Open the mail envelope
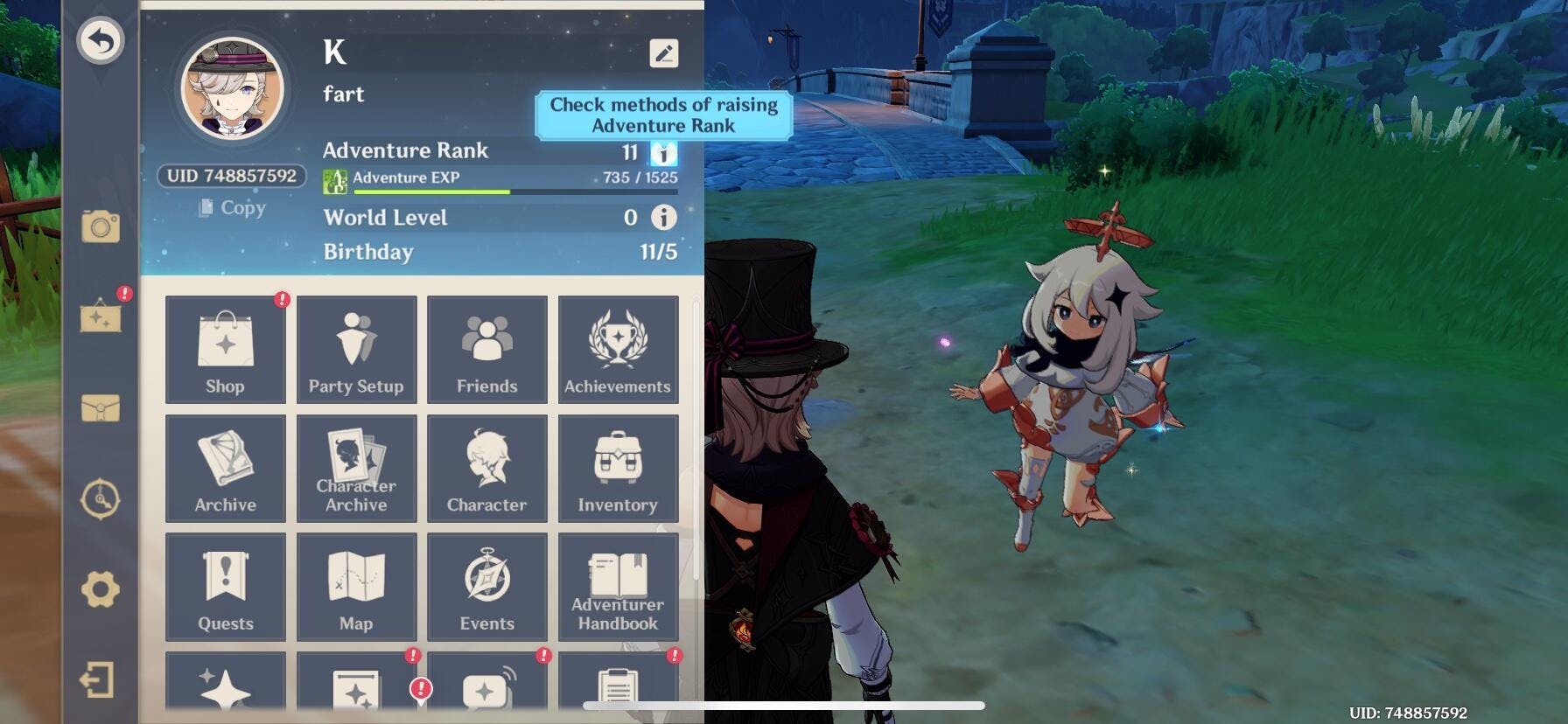This screenshot has height=724, width=1568. tap(101, 408)
